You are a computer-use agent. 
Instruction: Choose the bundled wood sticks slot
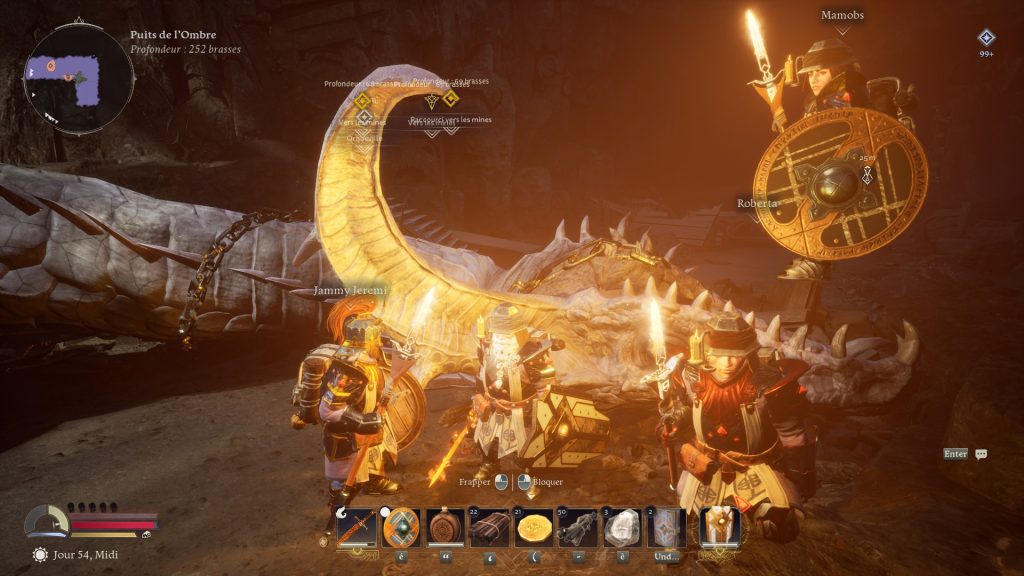click(490, 527)
